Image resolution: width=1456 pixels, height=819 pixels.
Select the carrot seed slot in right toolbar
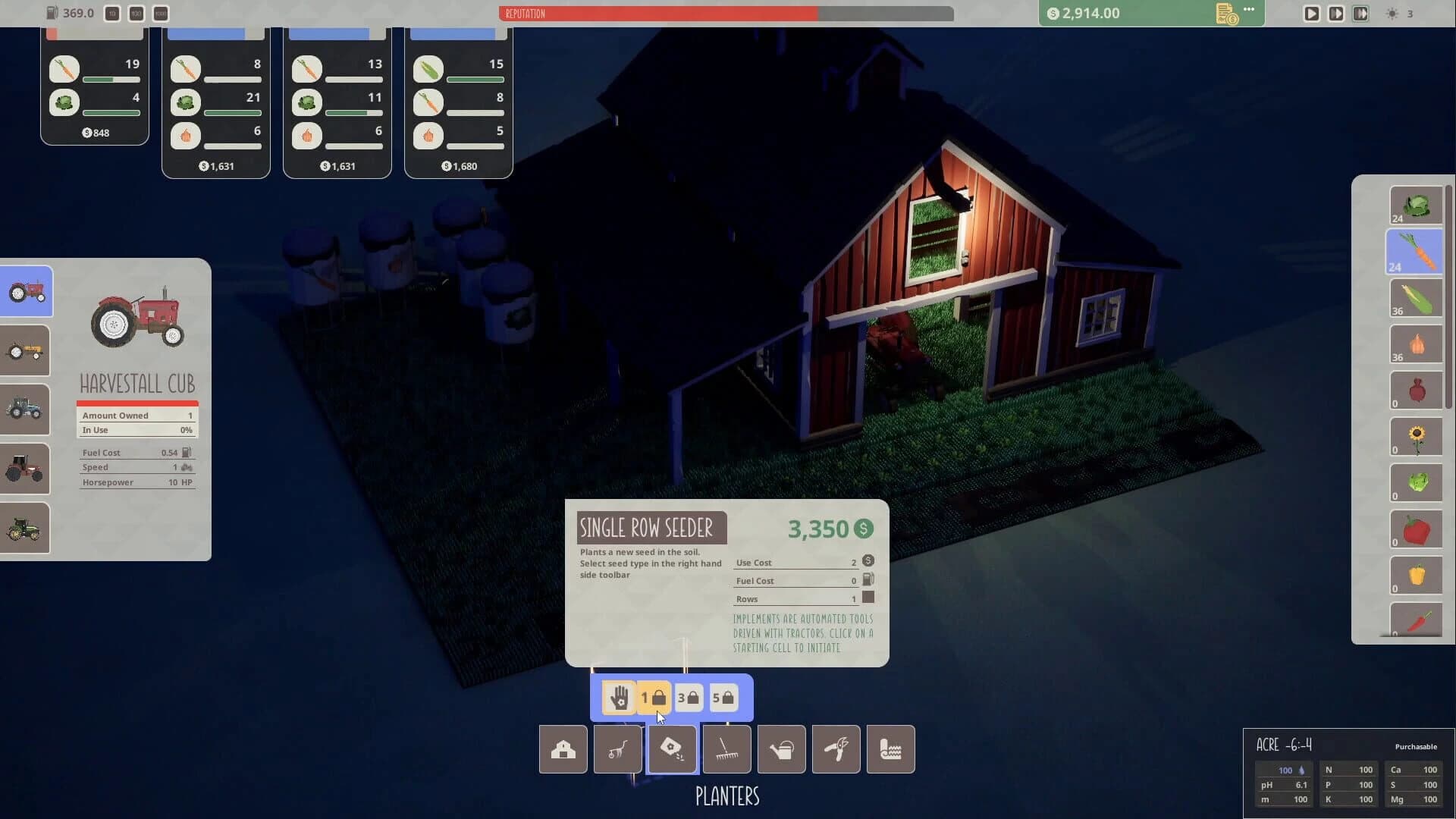click(1415, 251)
